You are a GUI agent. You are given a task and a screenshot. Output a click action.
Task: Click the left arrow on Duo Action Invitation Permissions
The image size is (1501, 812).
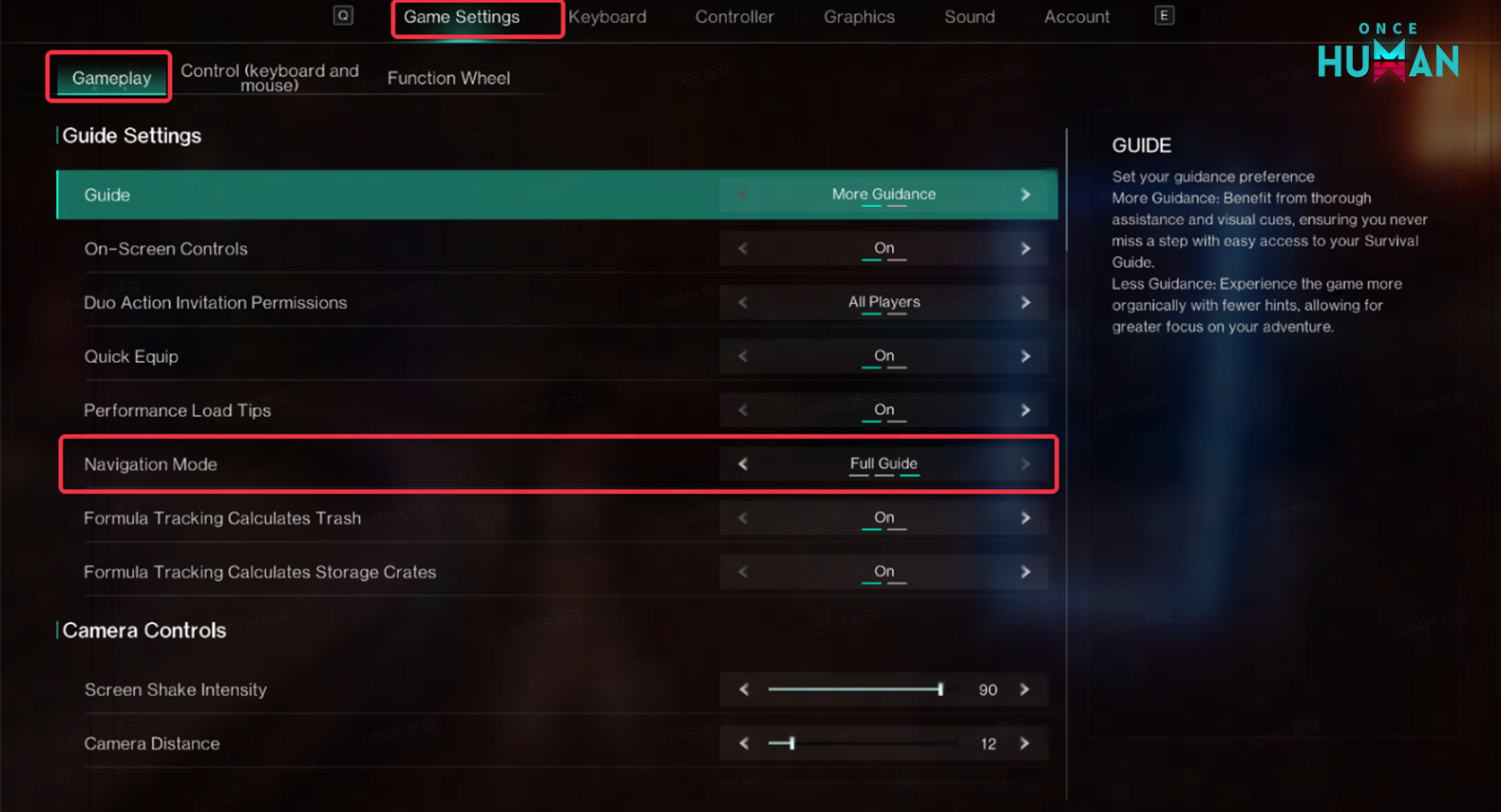pos(743,302)
